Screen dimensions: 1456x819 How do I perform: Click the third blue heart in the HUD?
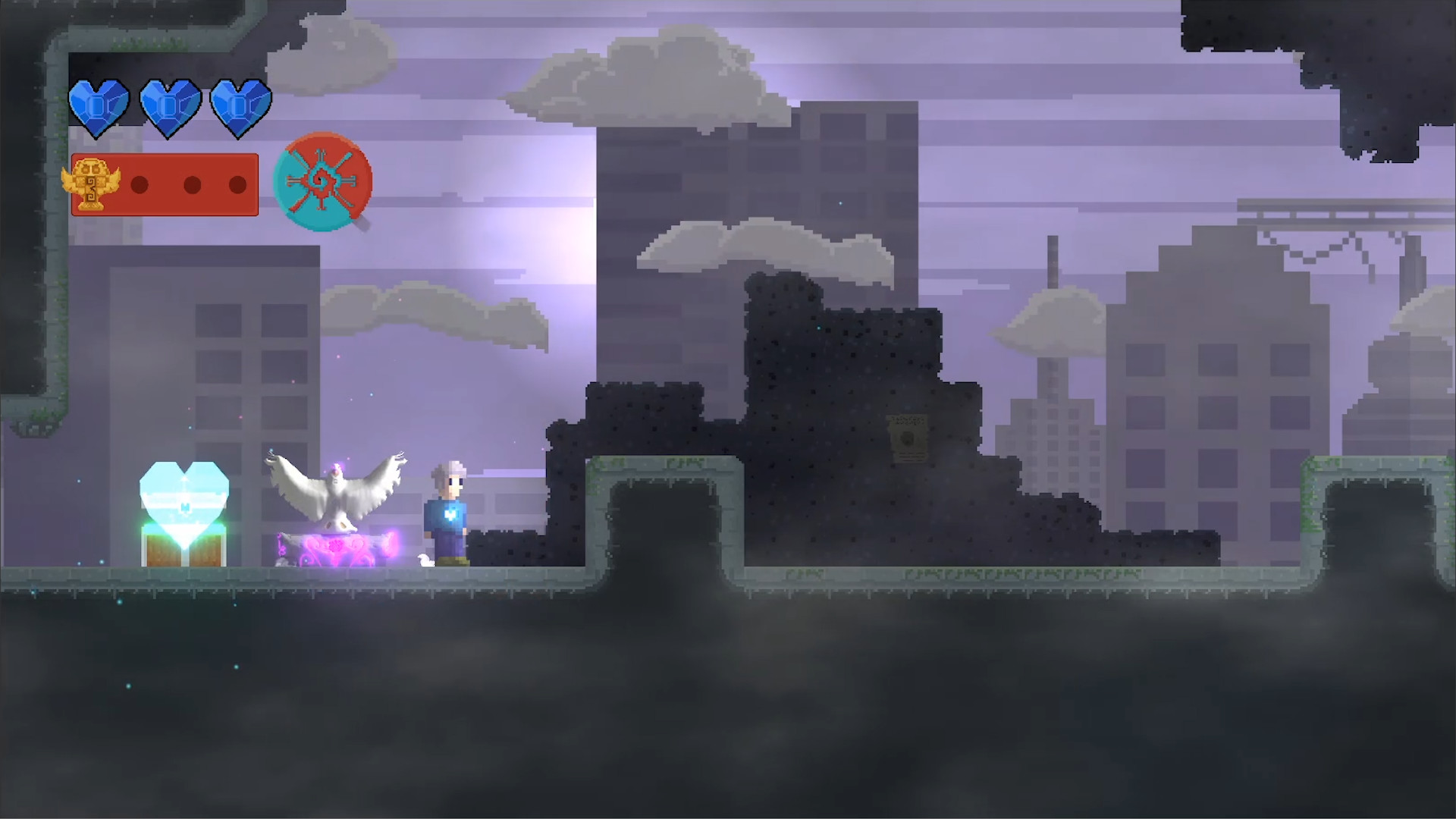click(x=240, y=106)
